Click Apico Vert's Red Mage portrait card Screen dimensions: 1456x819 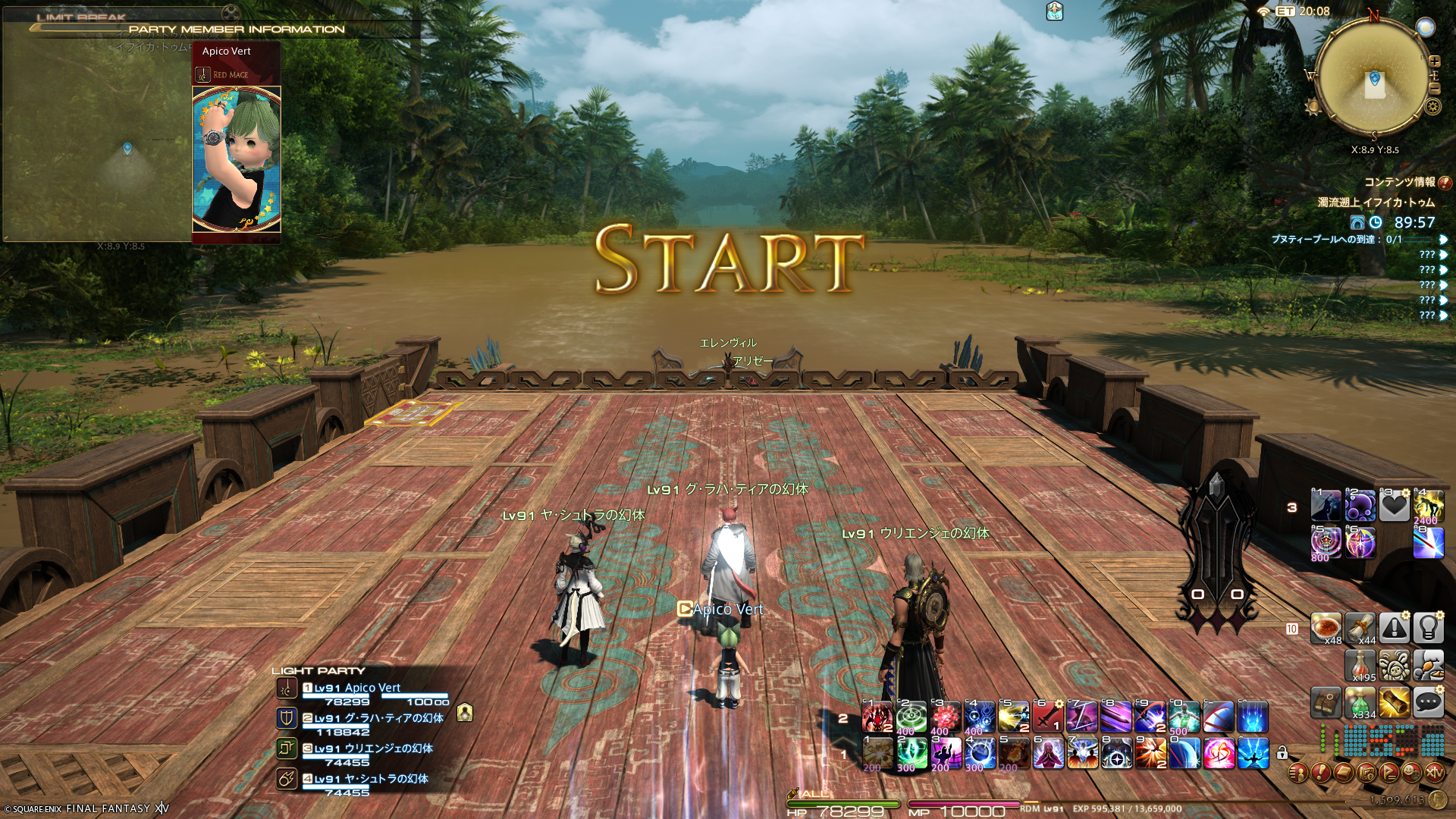click(x=237, y=158)
